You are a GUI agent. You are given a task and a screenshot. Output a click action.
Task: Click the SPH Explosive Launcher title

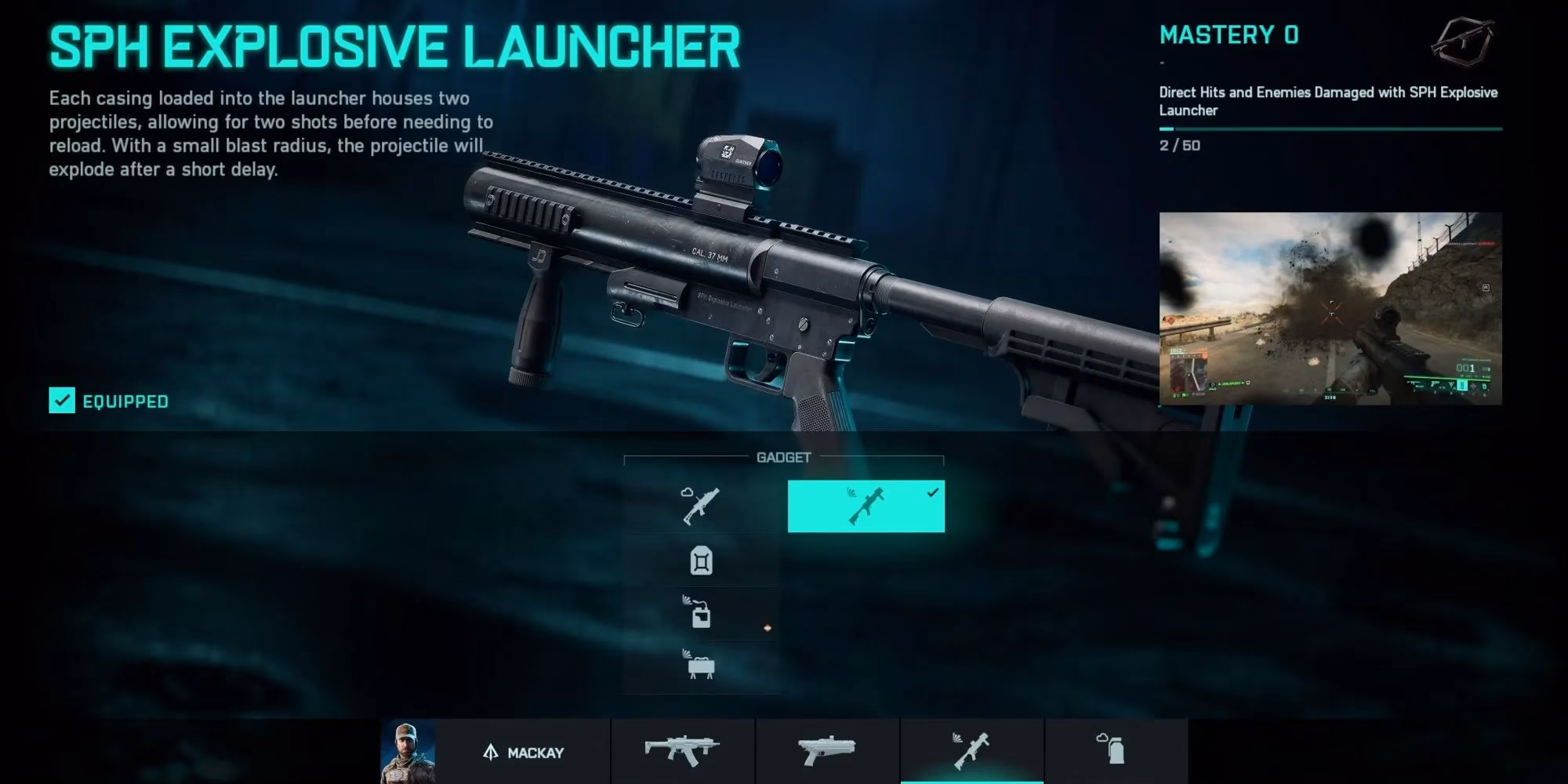(x=392, y=45)
